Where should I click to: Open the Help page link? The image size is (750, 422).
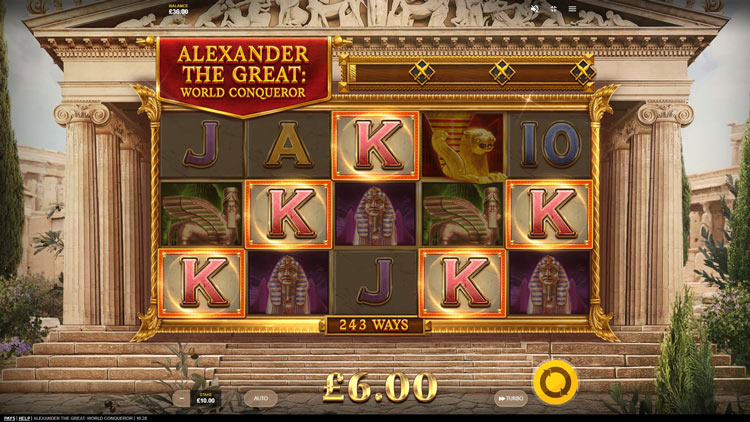[x=24, y=417]
